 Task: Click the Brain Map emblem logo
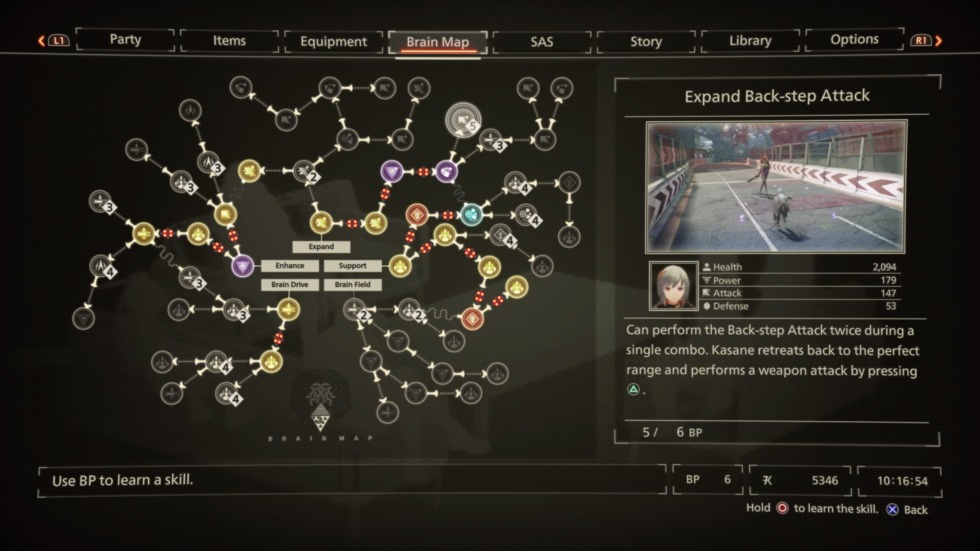pyautogui.click(x=322, y=402)
